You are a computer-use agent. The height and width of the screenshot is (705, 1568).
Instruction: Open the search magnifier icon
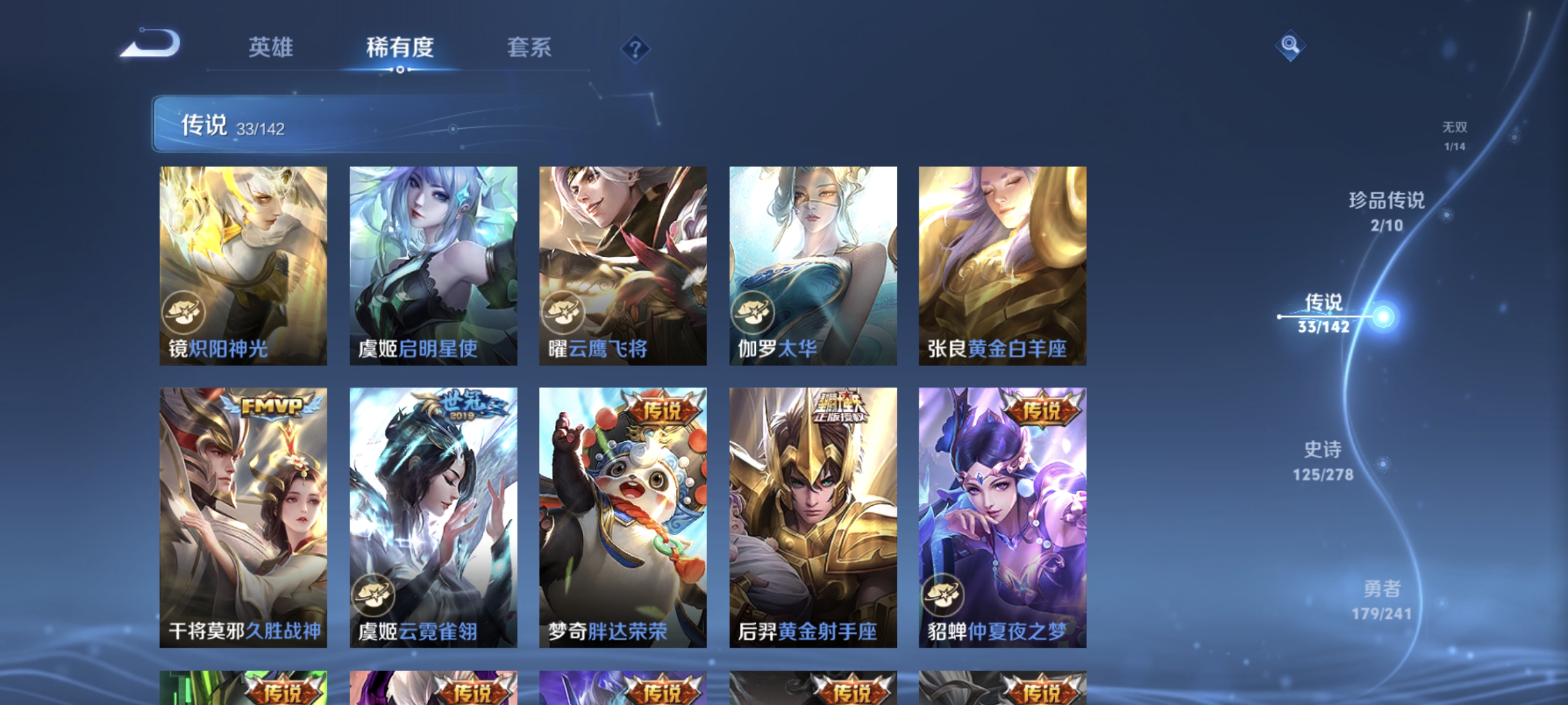(x=1290, y=45)
